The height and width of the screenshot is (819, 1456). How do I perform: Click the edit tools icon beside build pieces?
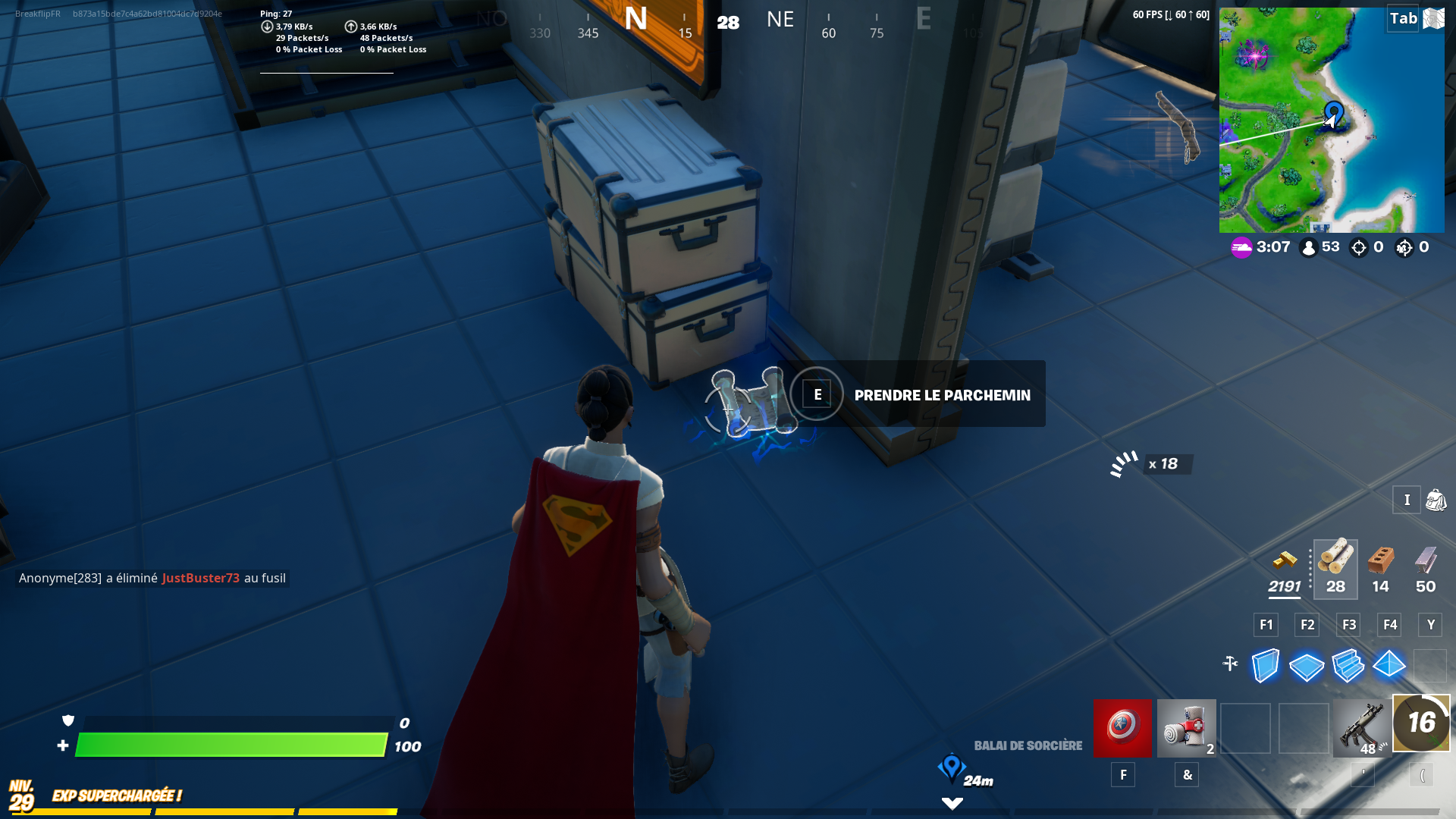click(x=1230, y=662)
